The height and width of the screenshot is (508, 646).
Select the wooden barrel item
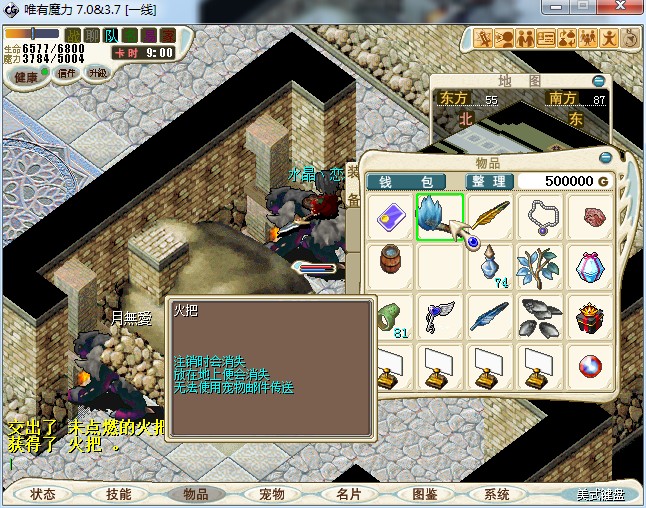tap(390, 268)
